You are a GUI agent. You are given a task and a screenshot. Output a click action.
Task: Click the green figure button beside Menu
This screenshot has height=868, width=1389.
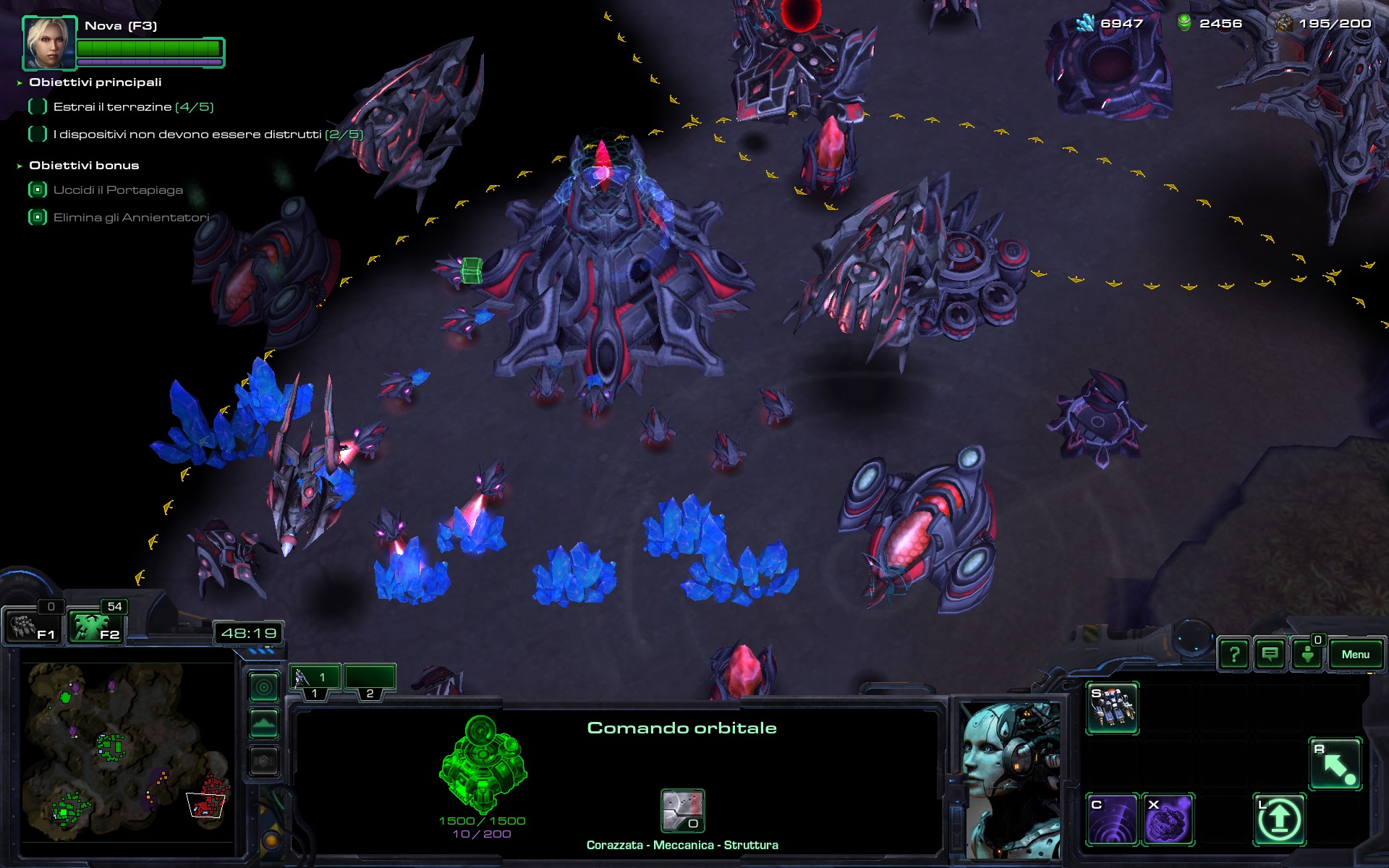(1307, 655)
